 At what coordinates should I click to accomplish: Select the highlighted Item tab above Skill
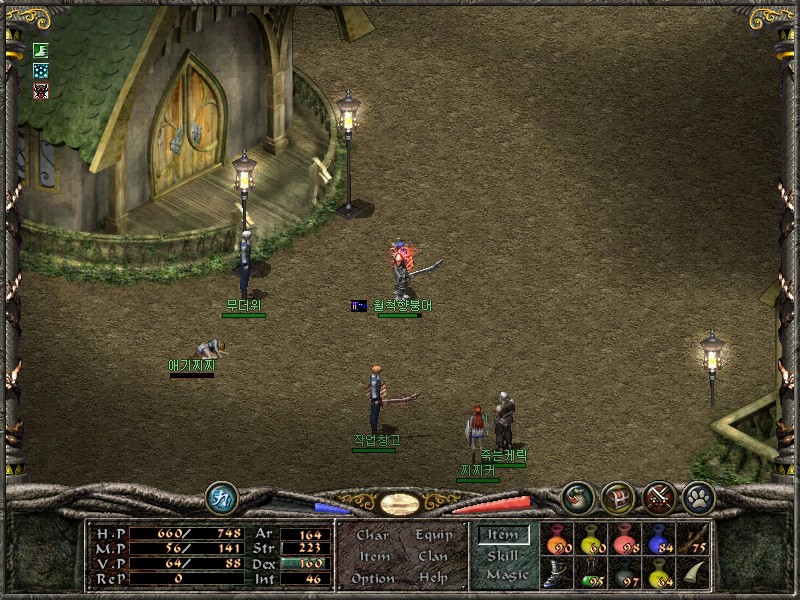click(503, 535)
